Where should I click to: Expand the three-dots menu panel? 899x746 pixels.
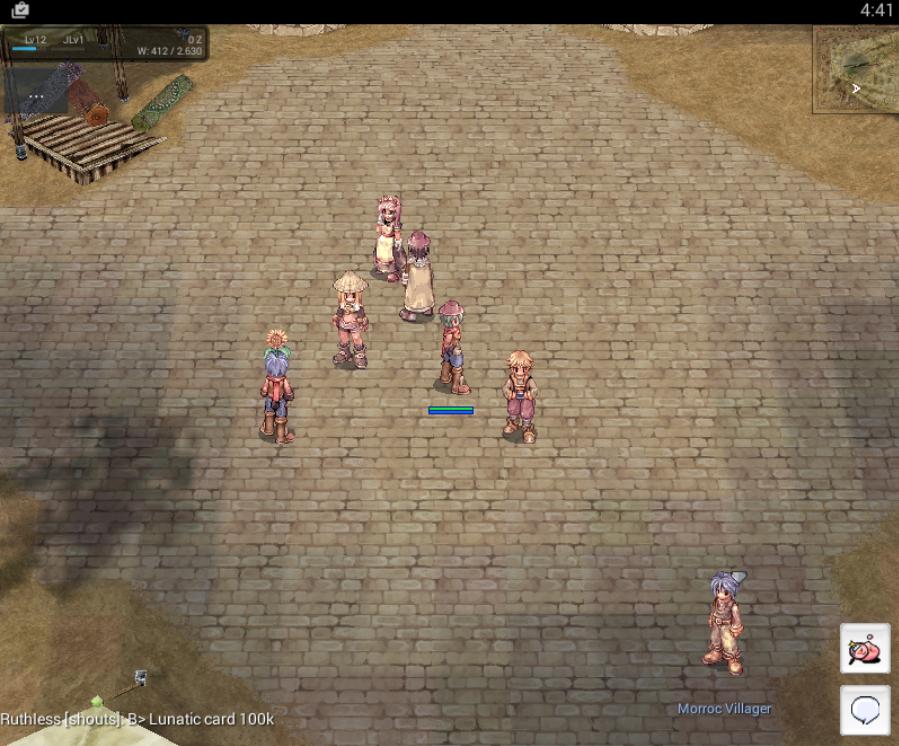coord(36,97)
